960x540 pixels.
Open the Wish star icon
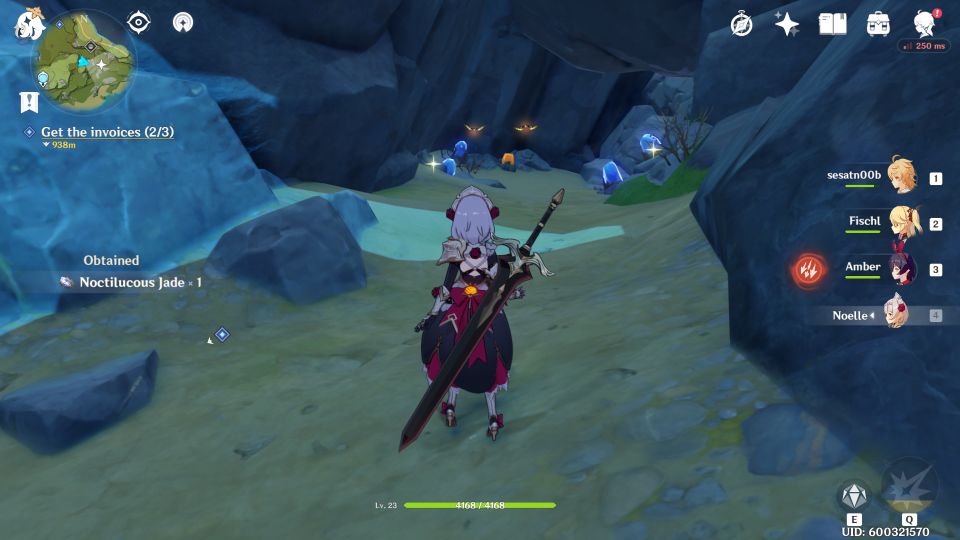tap(787, 24)
